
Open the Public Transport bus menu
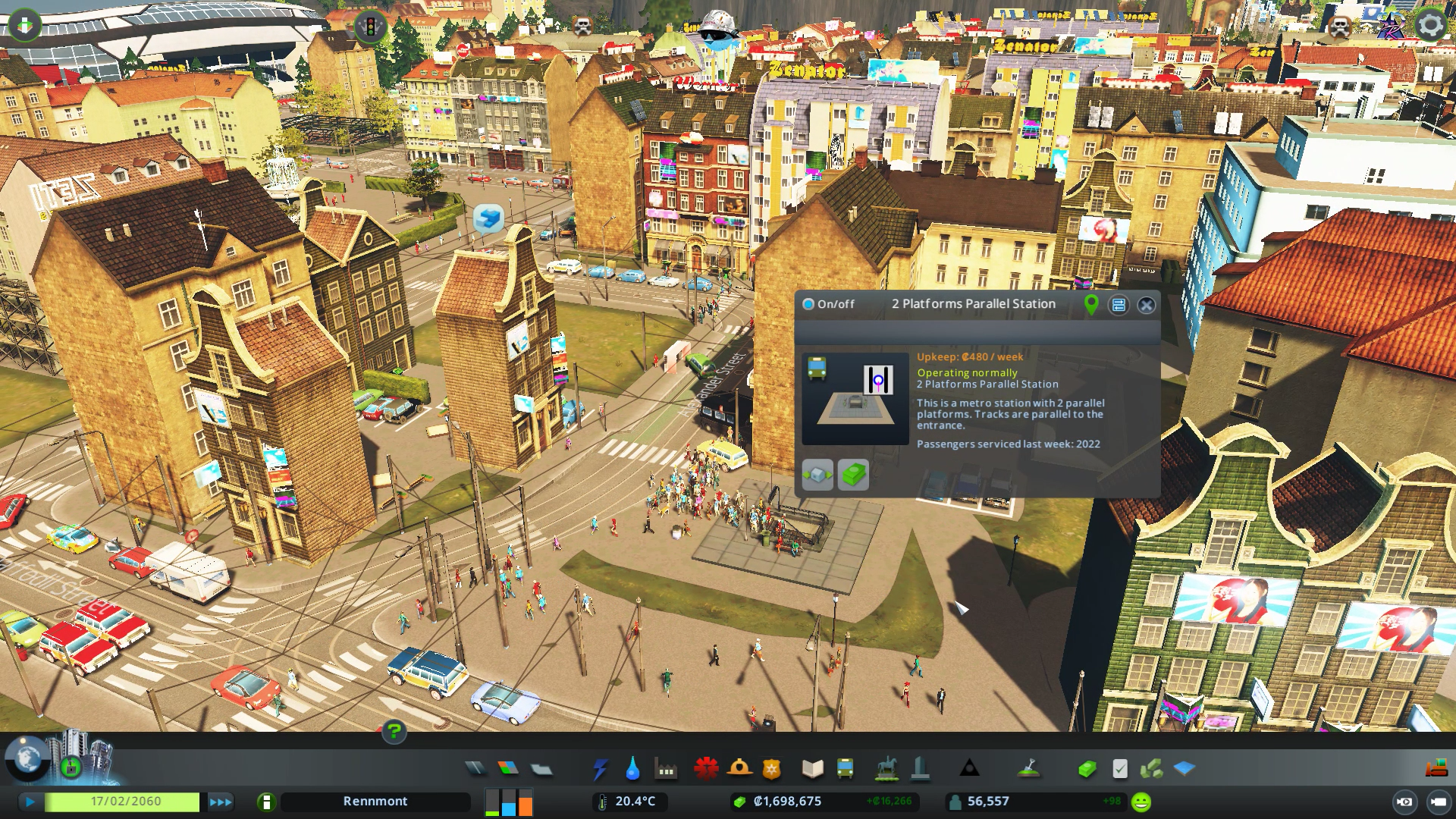coord(845,769)
